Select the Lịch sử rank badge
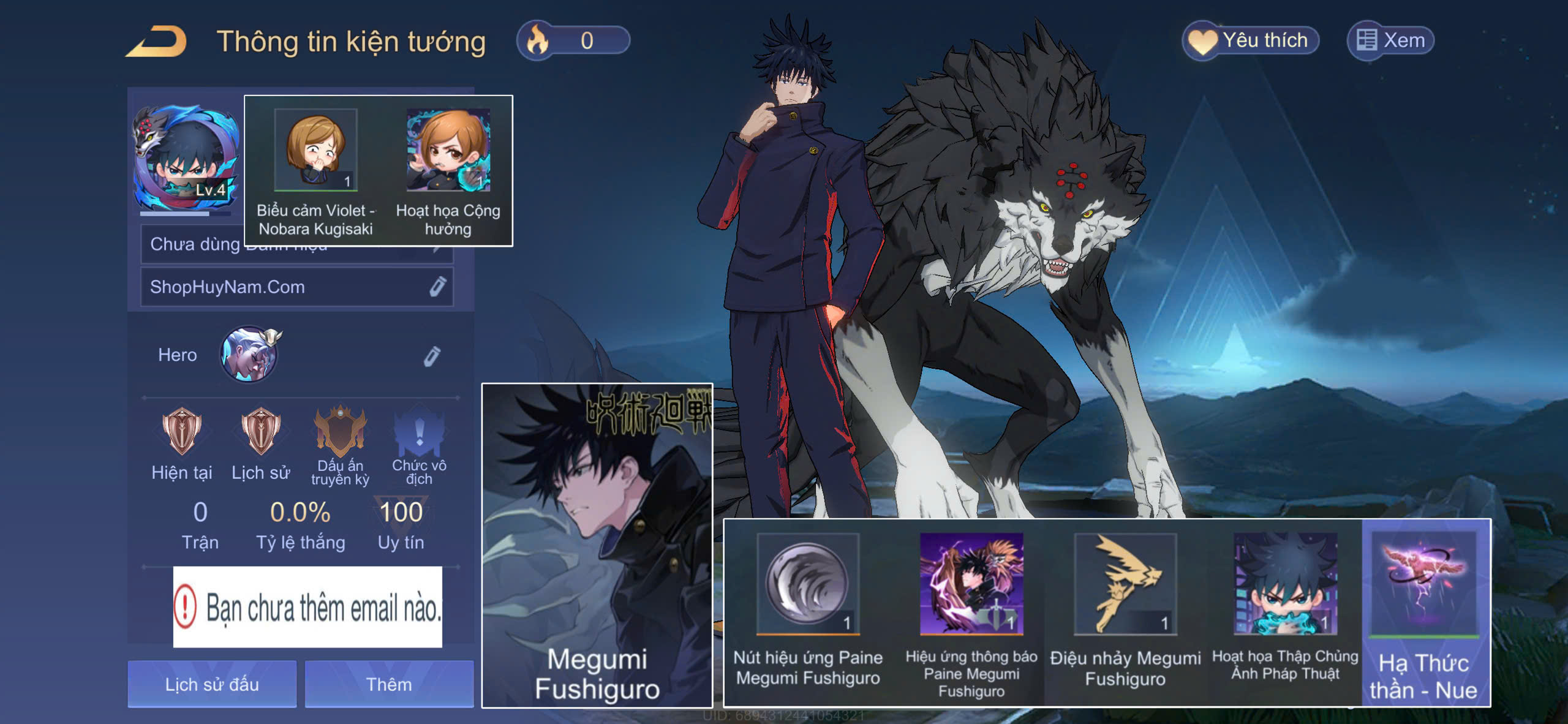The height and width of the screenshot is (724, 1568). 261,432
